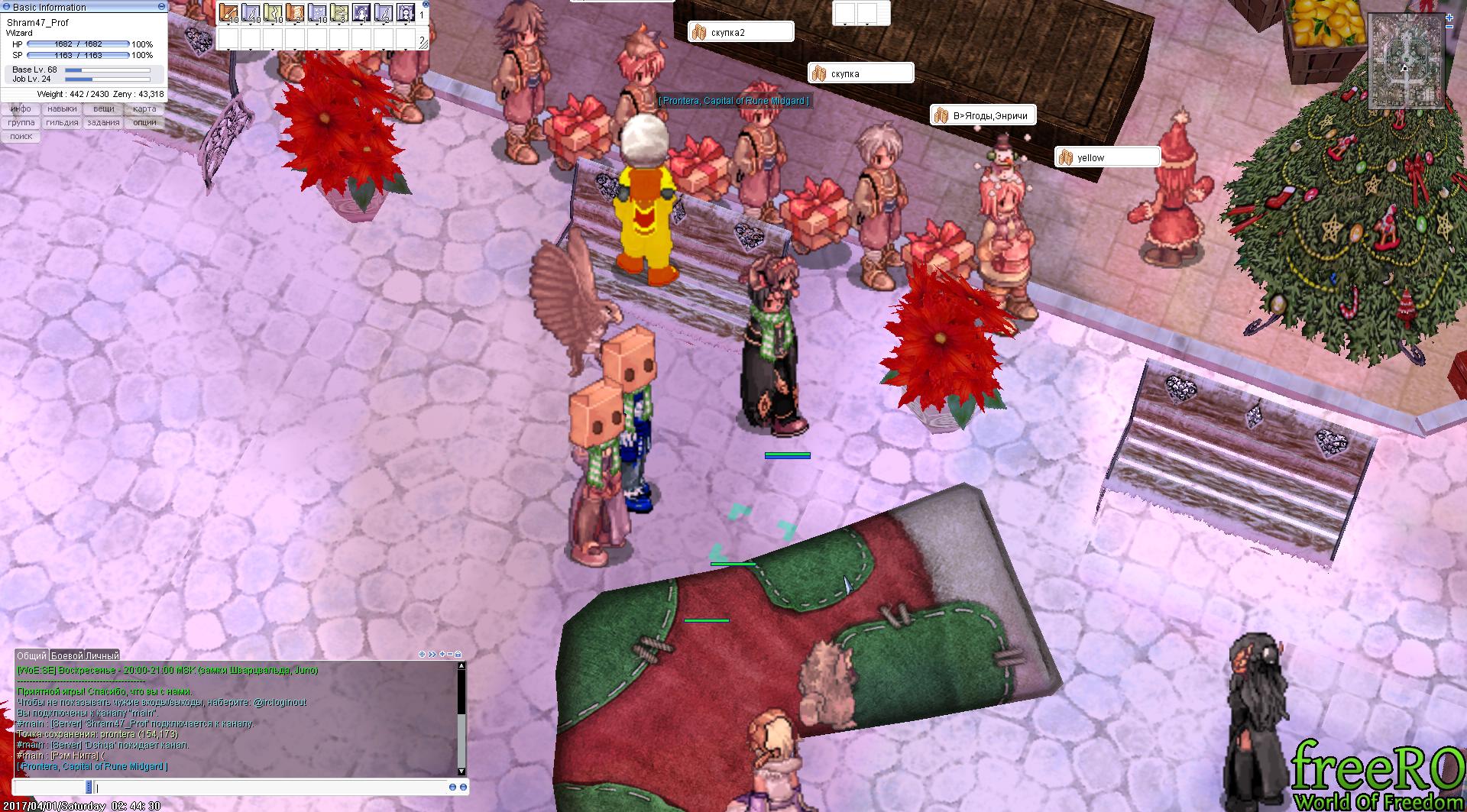Click the инфо button

(x=21, y=109)
